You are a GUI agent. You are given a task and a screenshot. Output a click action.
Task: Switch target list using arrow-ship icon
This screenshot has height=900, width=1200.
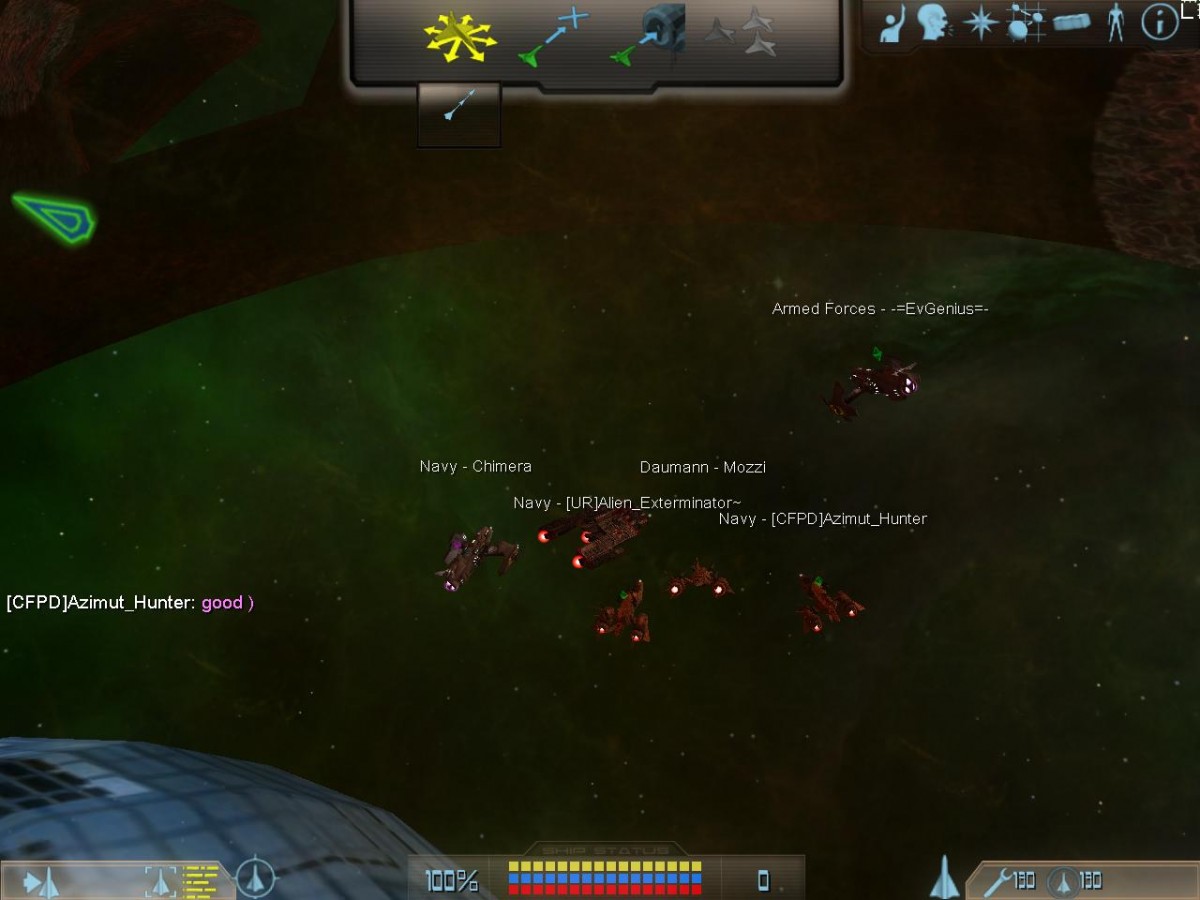pyautogui.click(x=41, y=882)
